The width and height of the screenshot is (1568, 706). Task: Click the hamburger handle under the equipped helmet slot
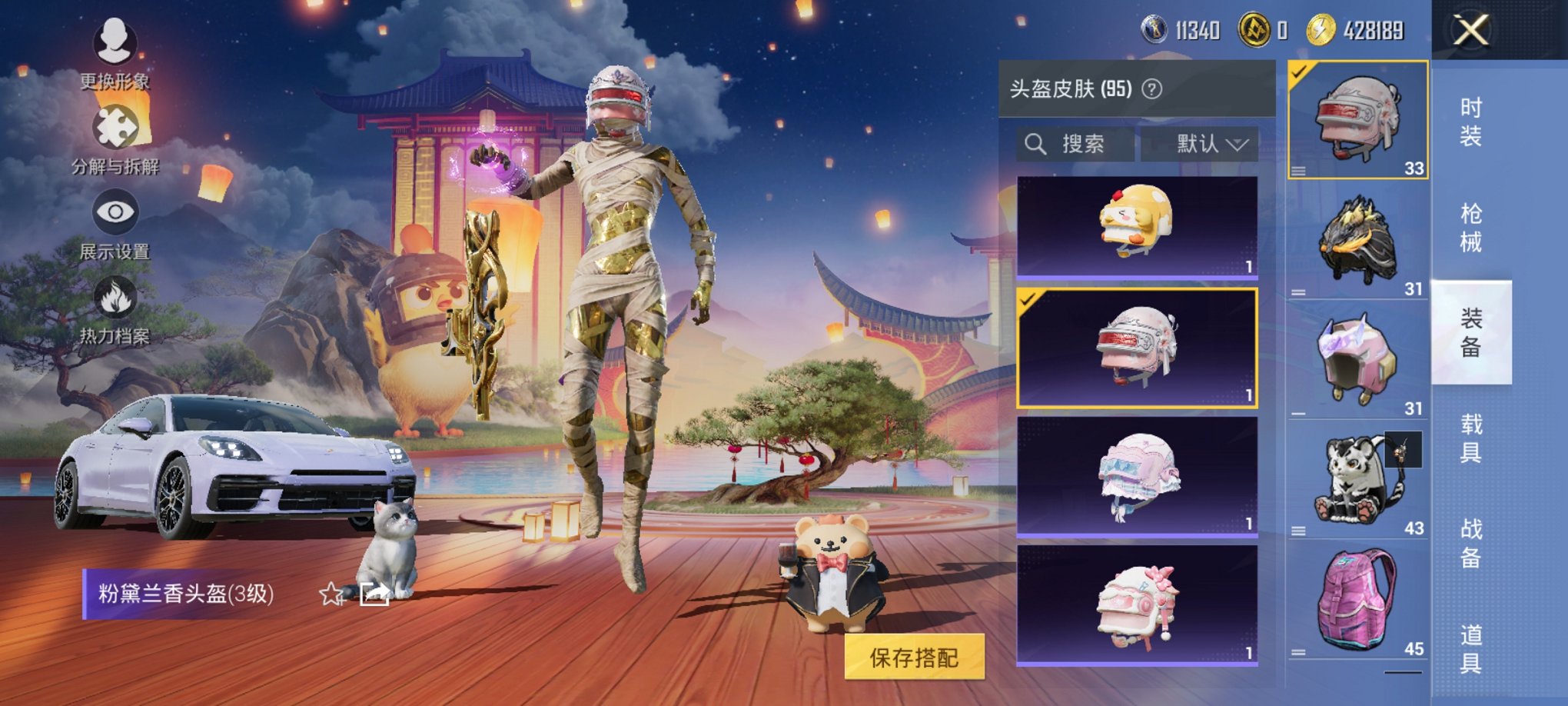click(1299, 172)
